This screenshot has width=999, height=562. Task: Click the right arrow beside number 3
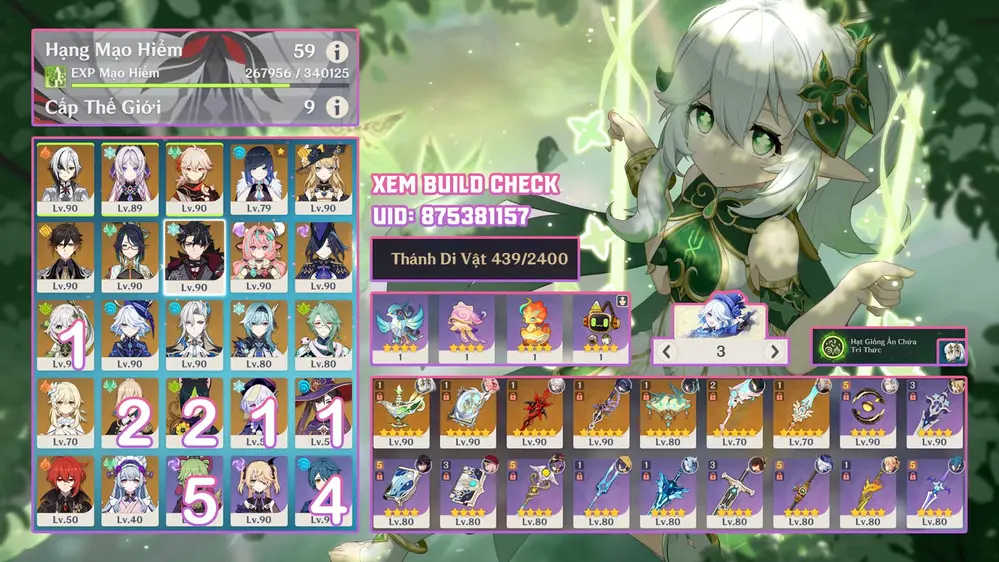point(773,352)
